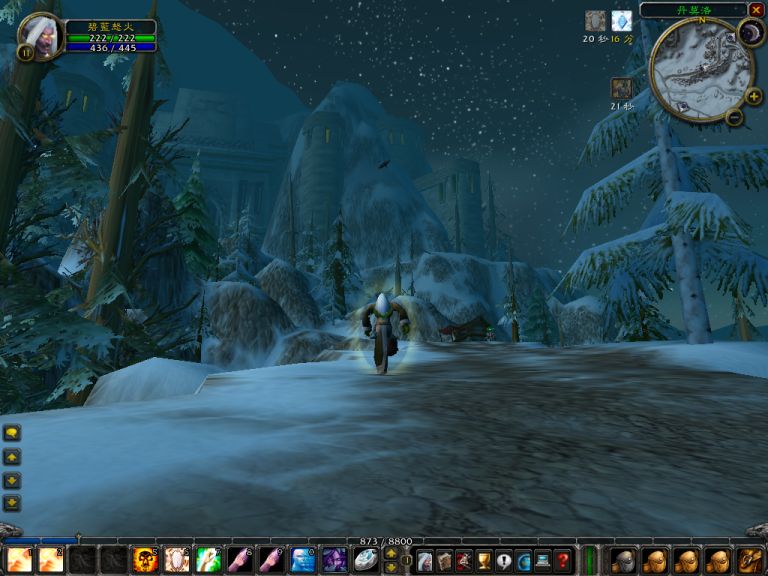Screen dimensions: 768x576
Task: Zoom out the minimap with minus button
Action: click(734, 117)
